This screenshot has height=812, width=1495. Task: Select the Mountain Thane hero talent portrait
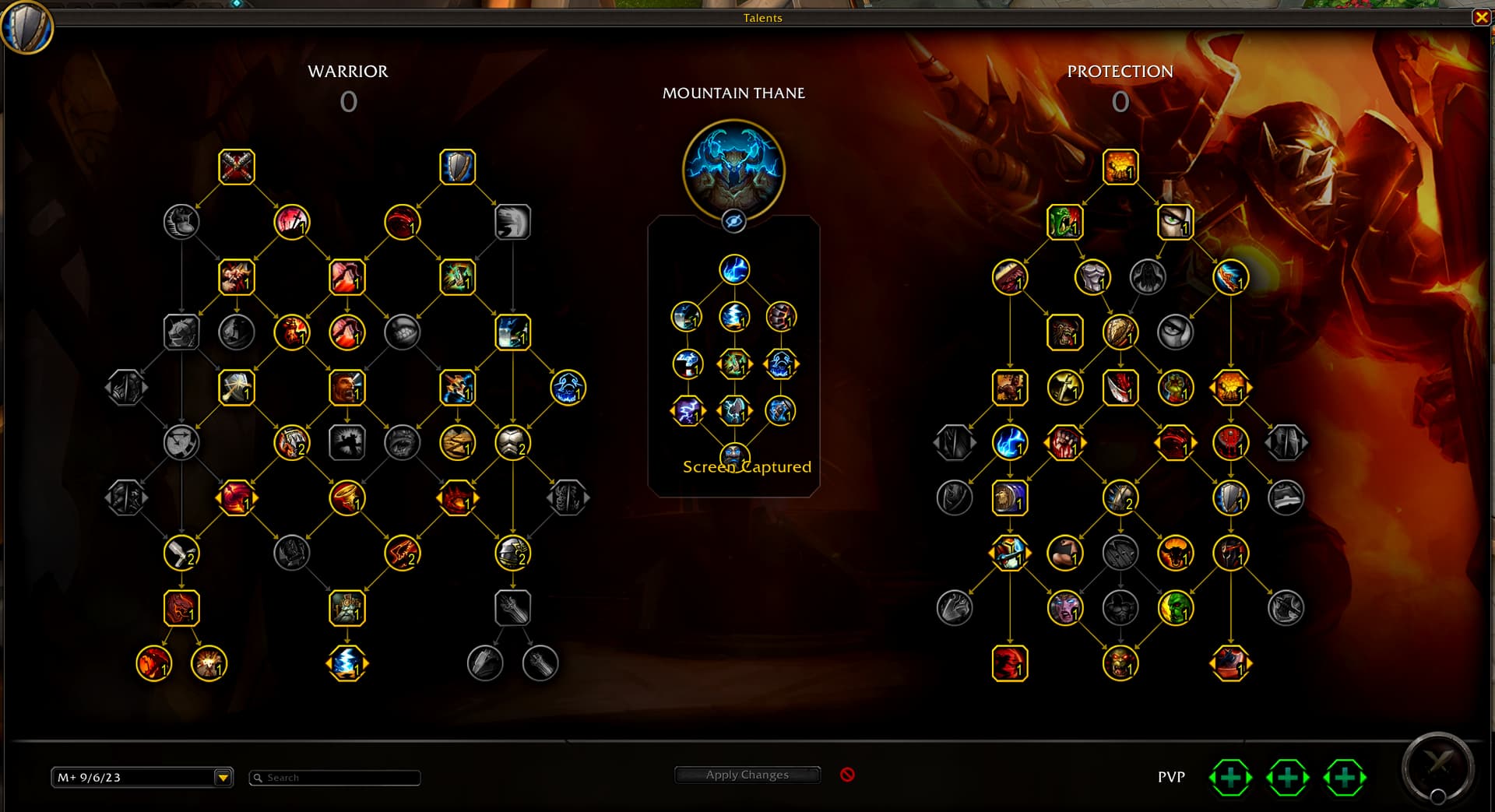733,170
